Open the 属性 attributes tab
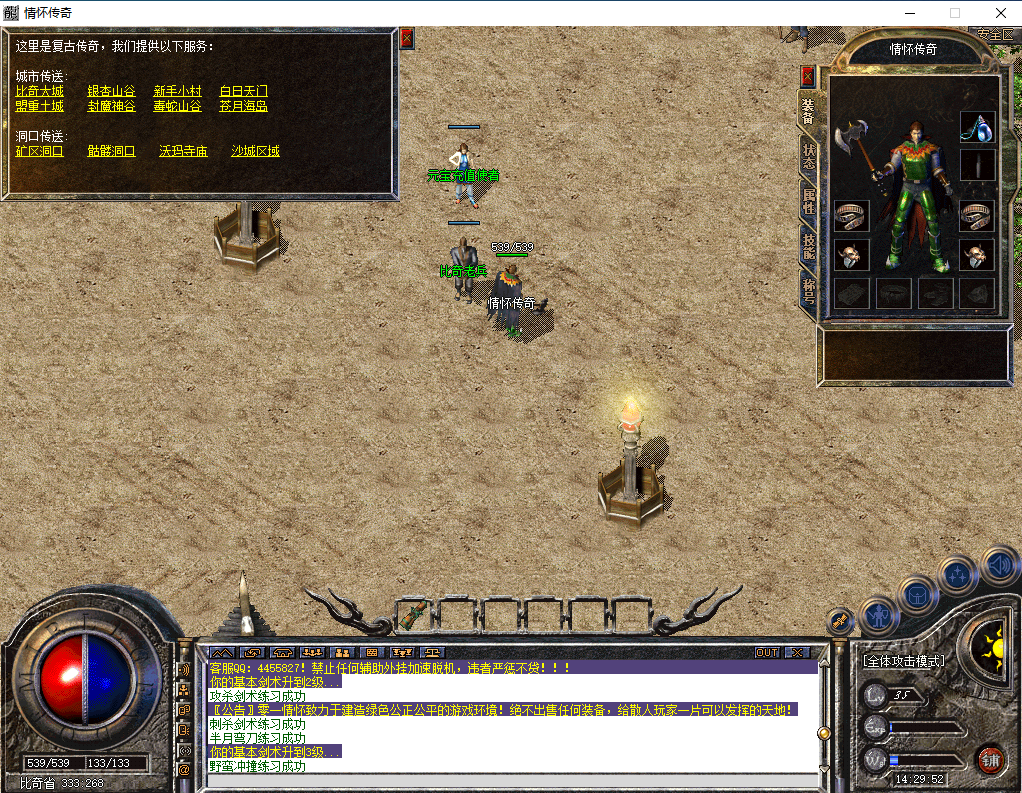 pos(808,203)
